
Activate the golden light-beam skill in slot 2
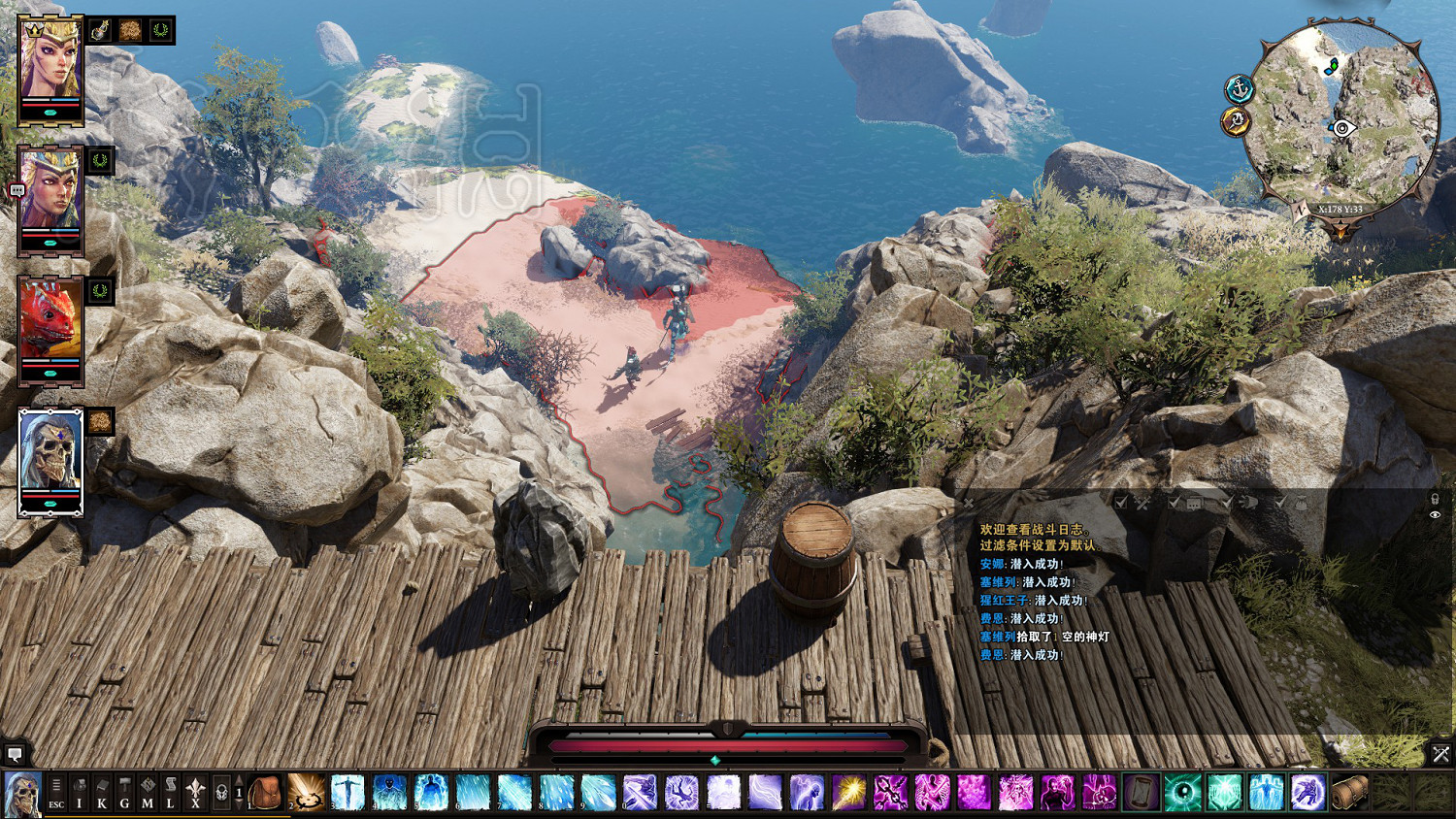coord(306,793)
